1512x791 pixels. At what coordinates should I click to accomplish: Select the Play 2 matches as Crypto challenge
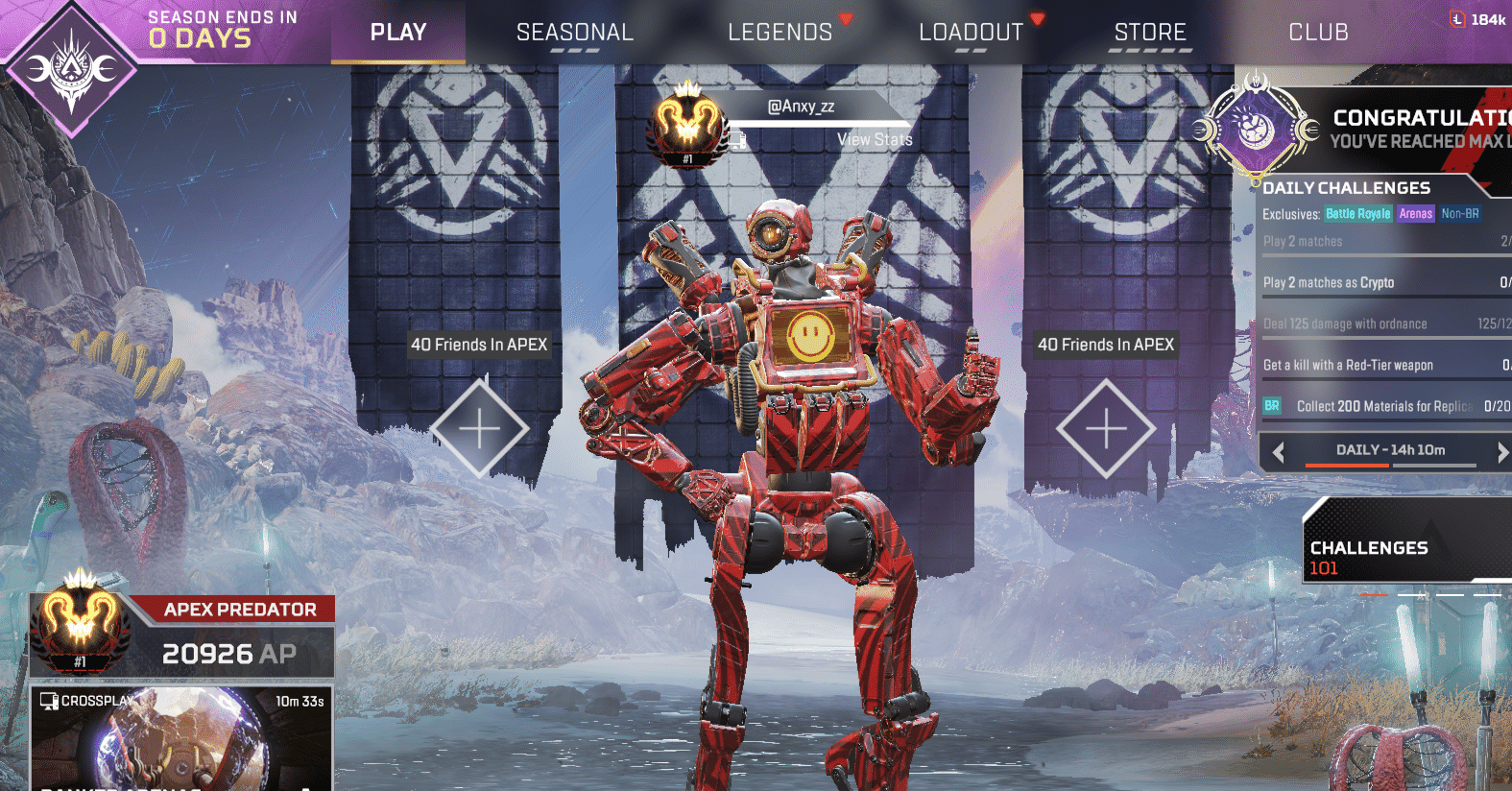point(1384,282)
